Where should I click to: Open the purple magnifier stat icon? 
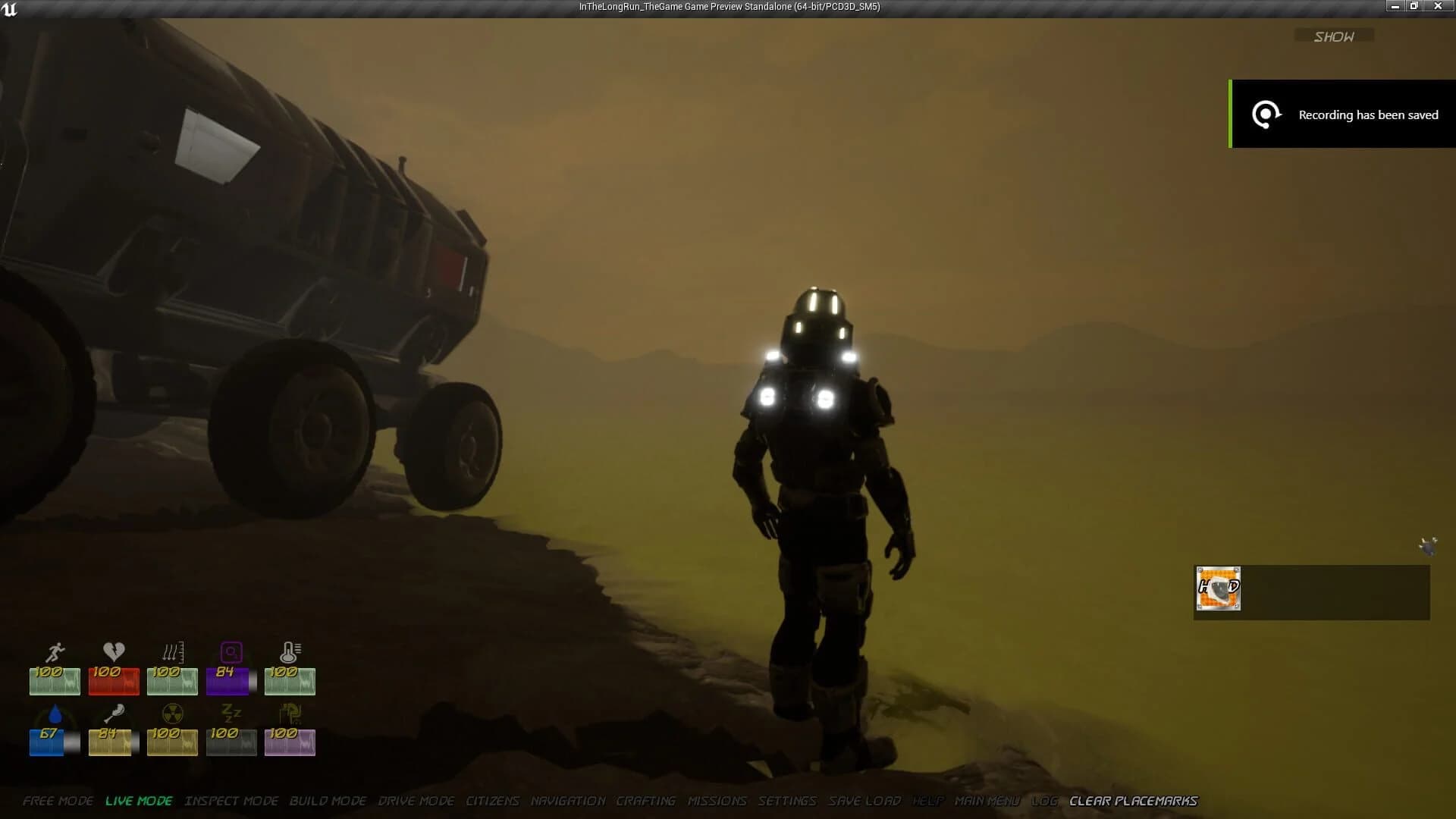(231, 652)
